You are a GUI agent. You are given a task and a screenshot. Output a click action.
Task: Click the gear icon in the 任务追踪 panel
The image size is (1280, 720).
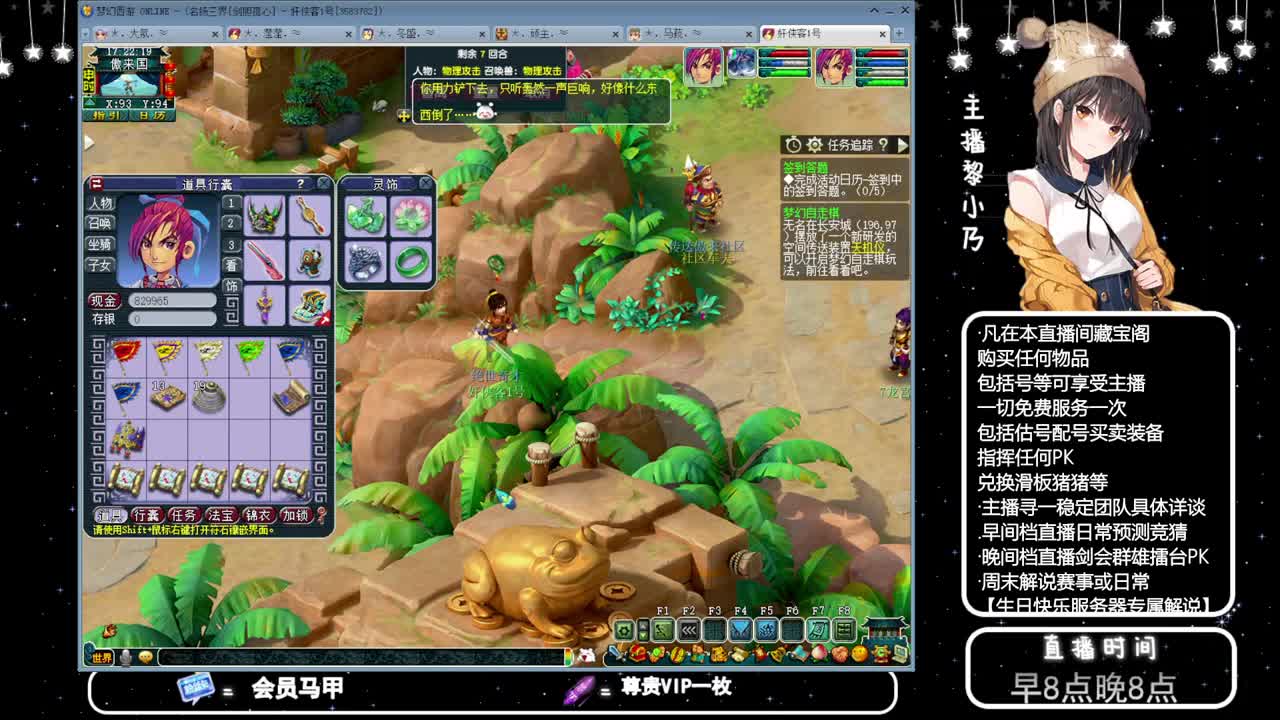coord(814,145)
